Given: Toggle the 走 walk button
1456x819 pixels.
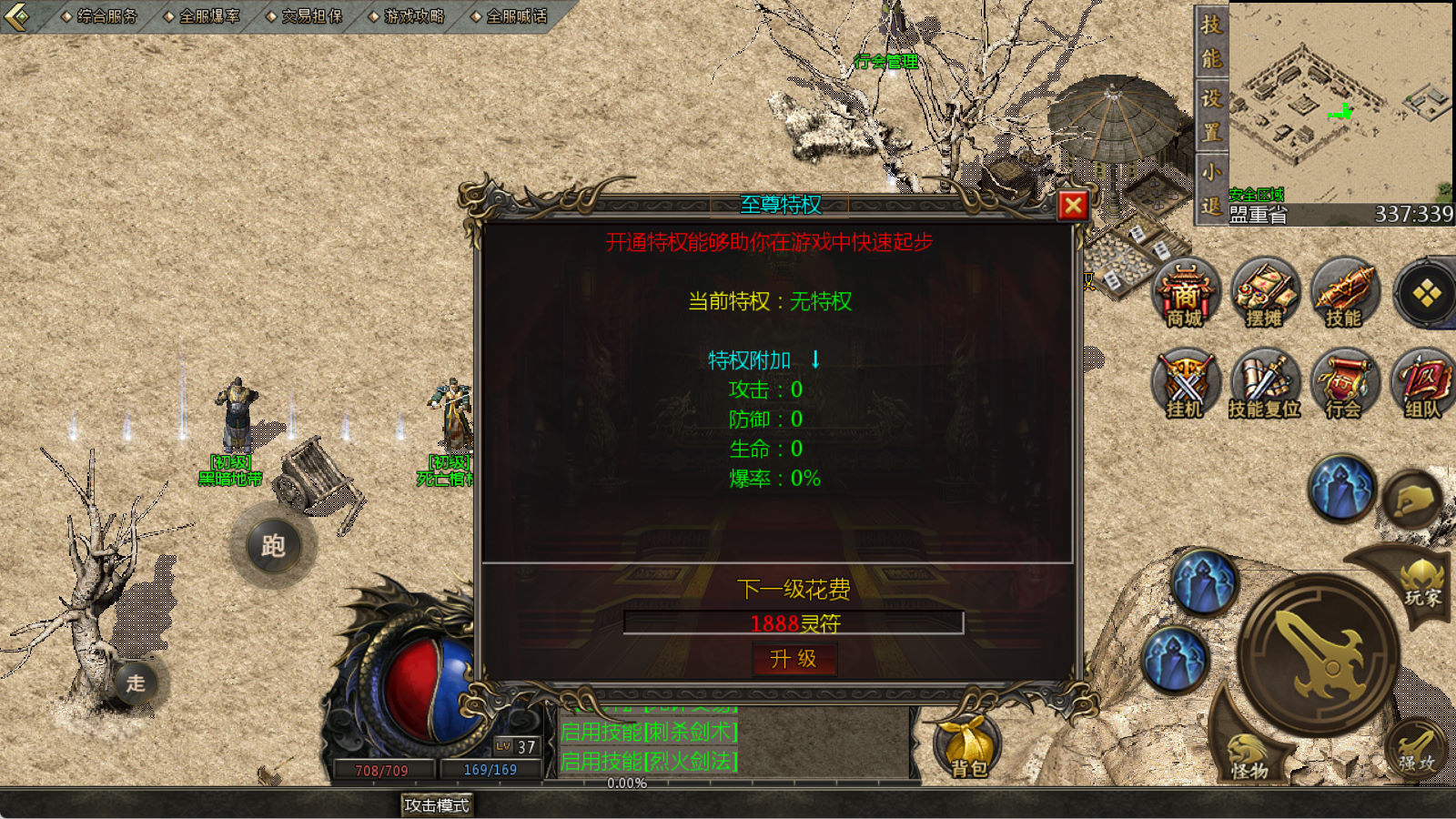Looking at the screenshot, I should [x=136, y=682].
